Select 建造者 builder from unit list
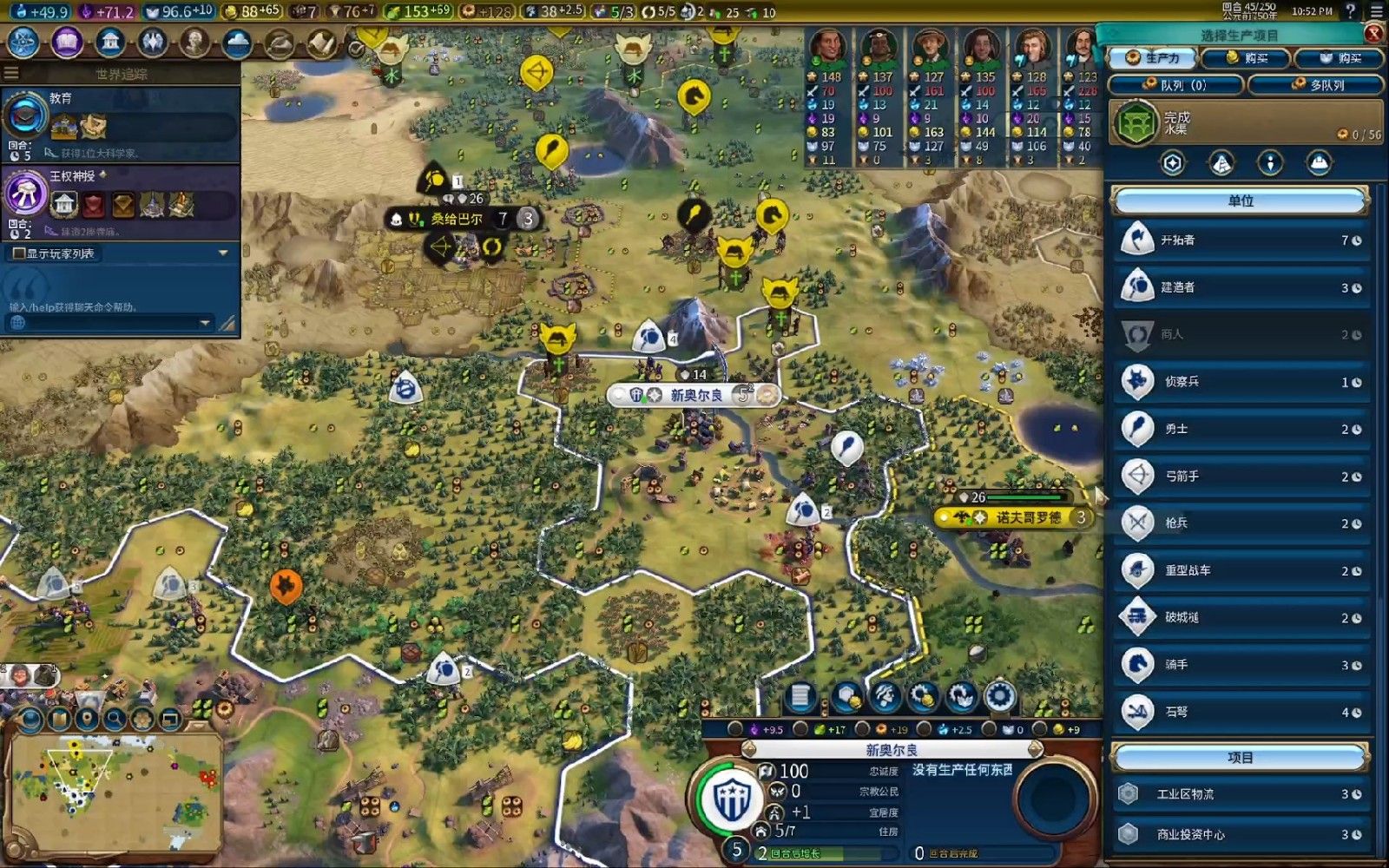Image resolution: width=1389 pixels, height=868 pixels. click(x=1241, y=287)
